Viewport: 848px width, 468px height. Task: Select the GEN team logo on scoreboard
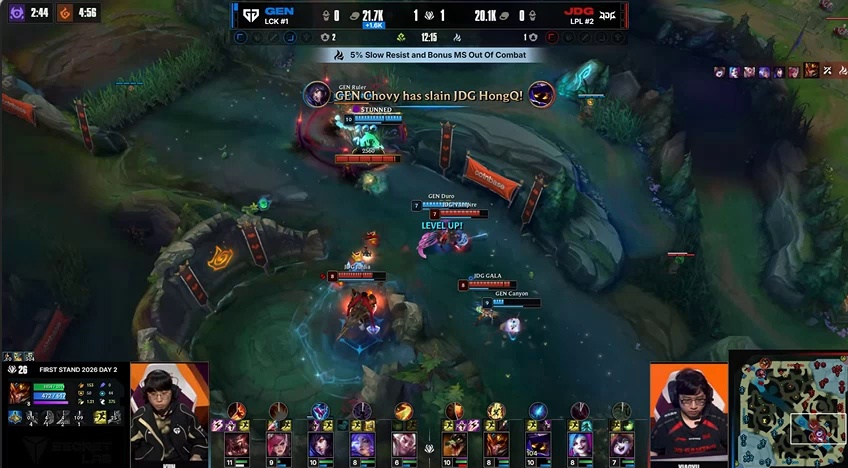pos(246,15)
